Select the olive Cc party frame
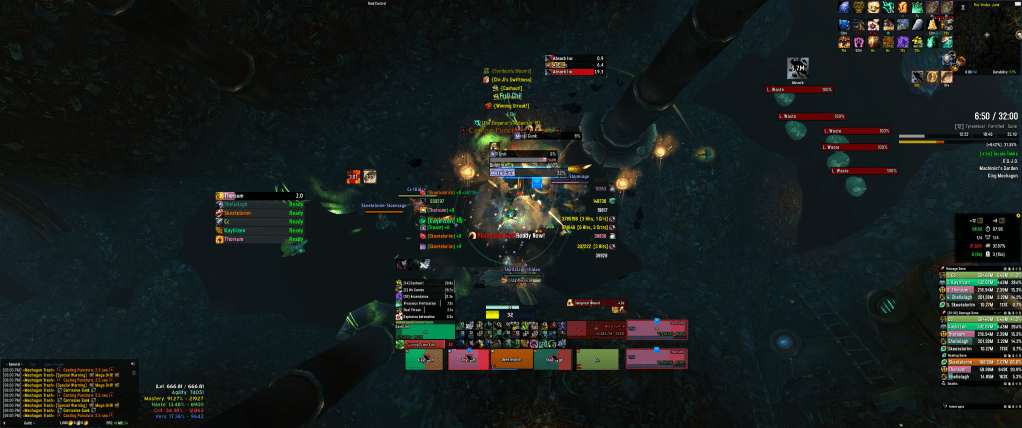1022x428 pixels. click(x=595, y=359)
